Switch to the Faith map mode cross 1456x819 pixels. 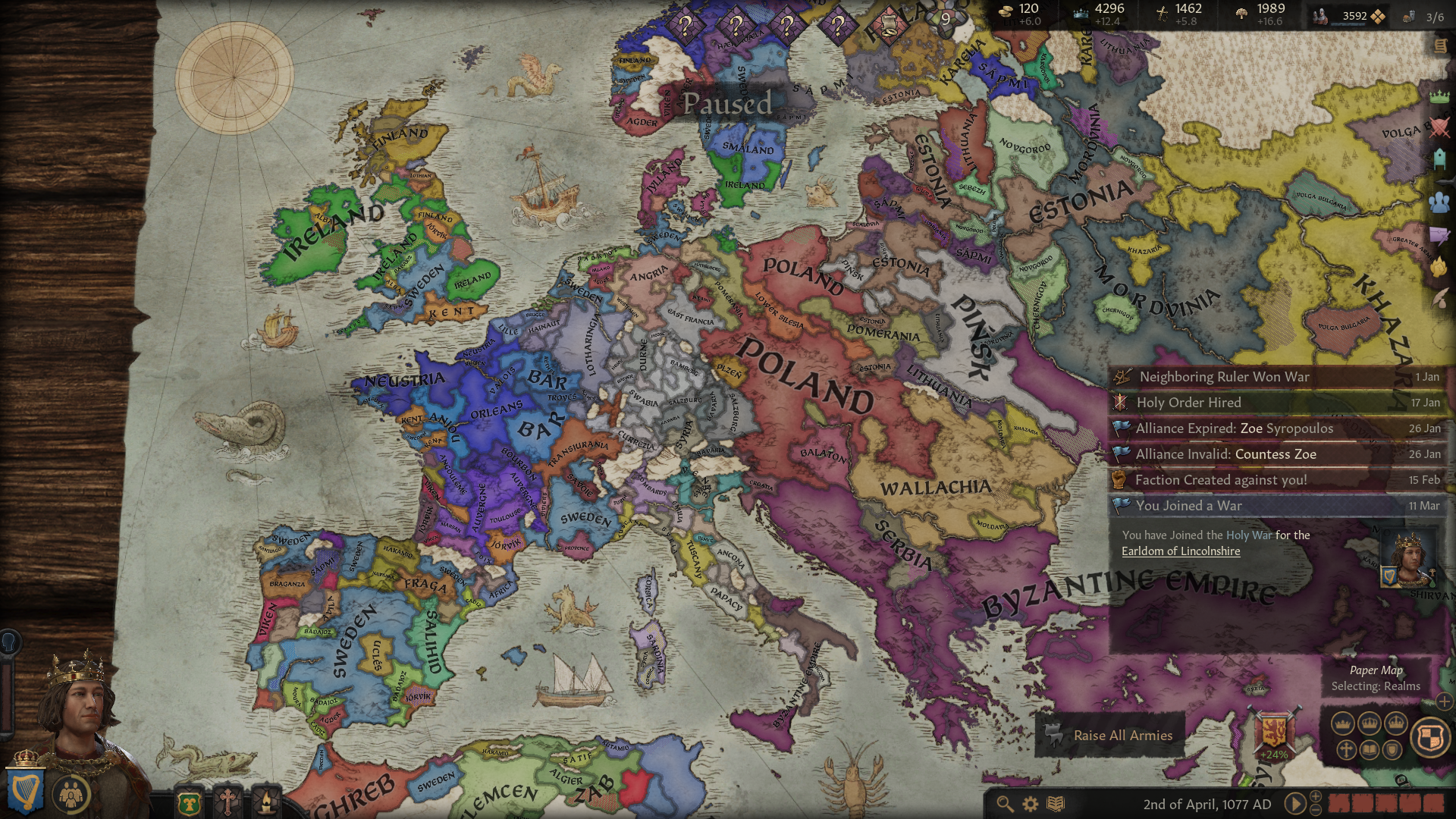coord(1347,749)
